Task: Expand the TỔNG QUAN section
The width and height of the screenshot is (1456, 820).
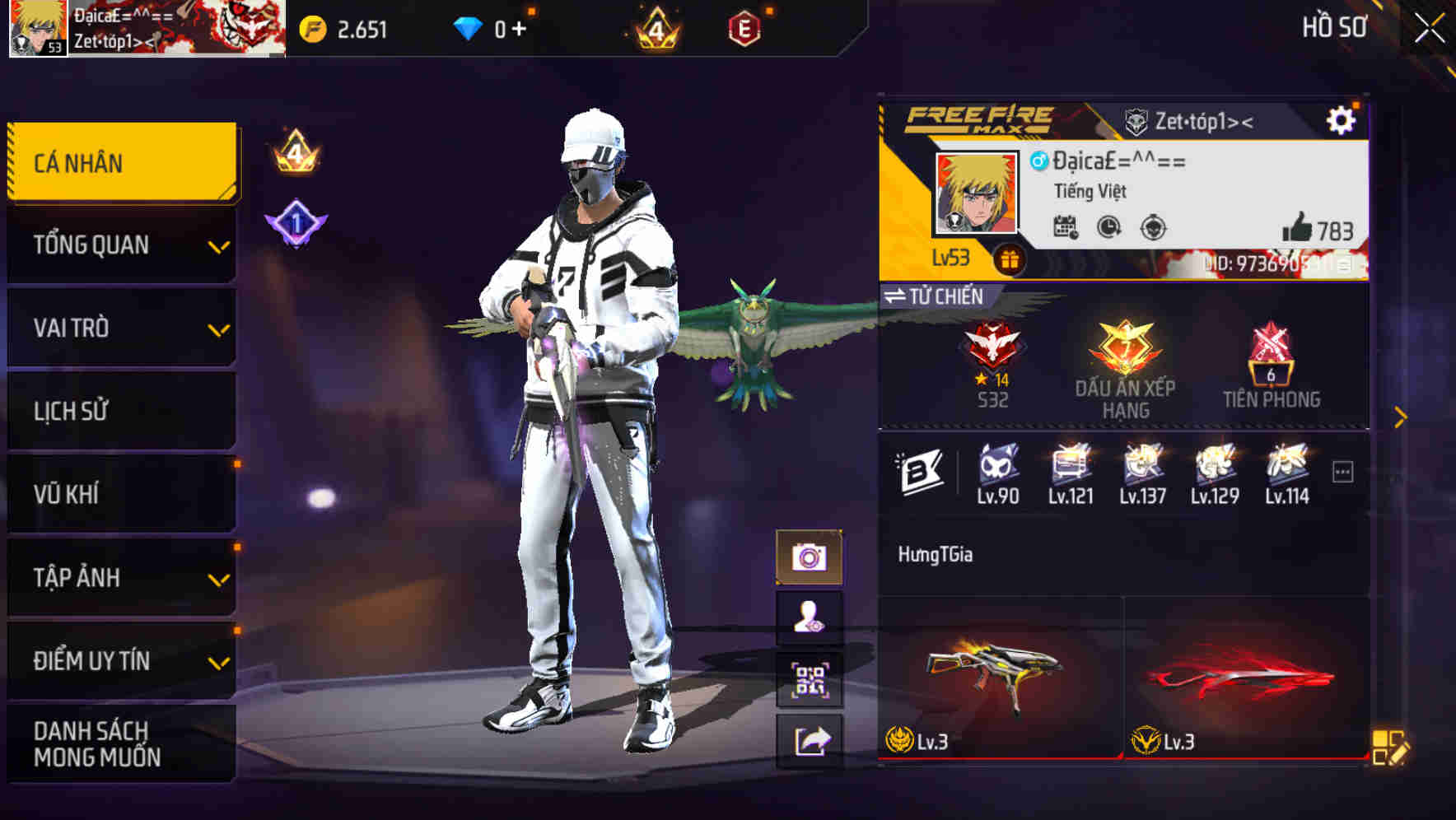Action: coord(121,245)
